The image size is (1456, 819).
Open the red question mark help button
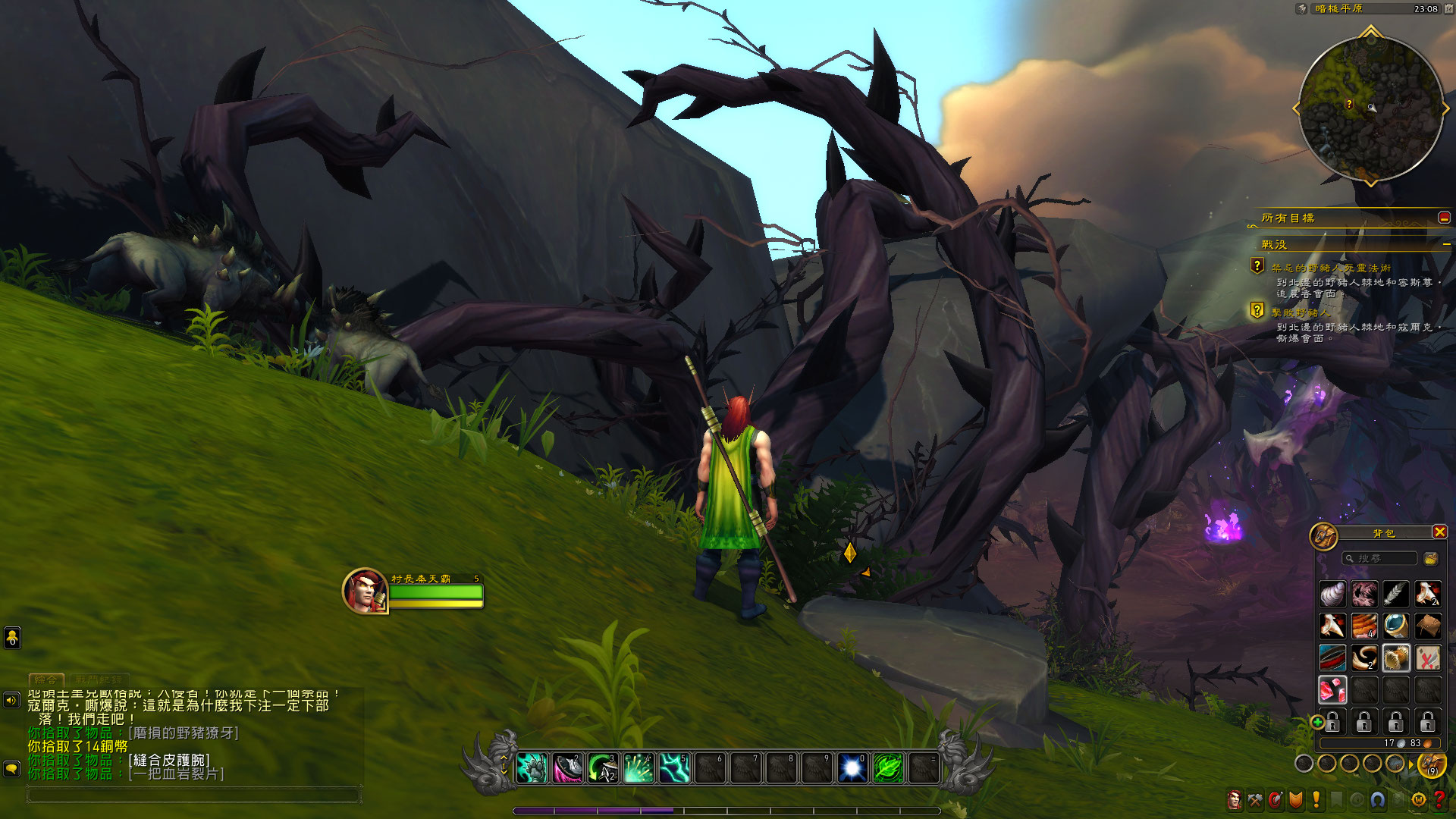coord(1439,800)
